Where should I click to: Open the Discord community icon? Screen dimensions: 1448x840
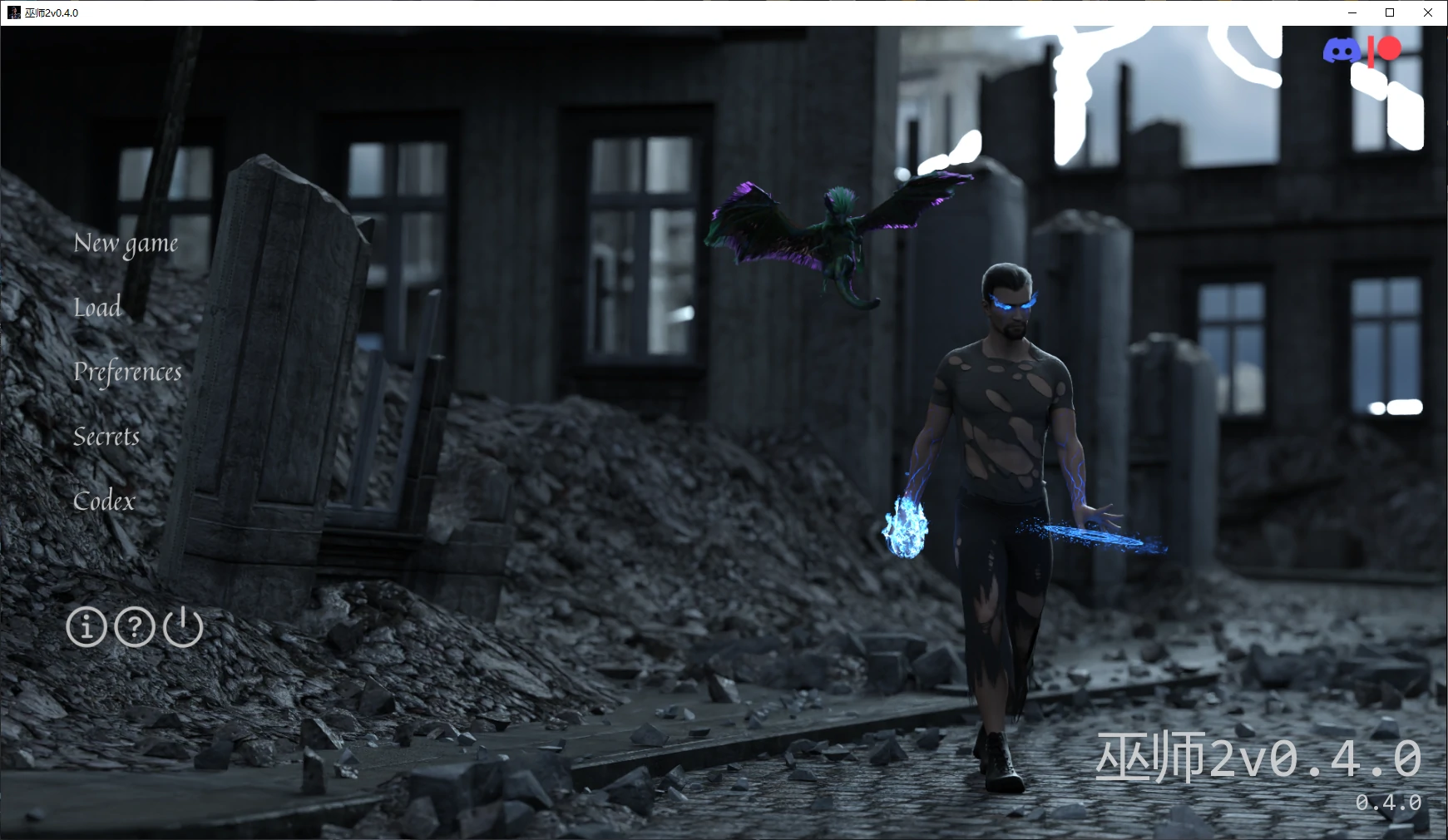1340,50
